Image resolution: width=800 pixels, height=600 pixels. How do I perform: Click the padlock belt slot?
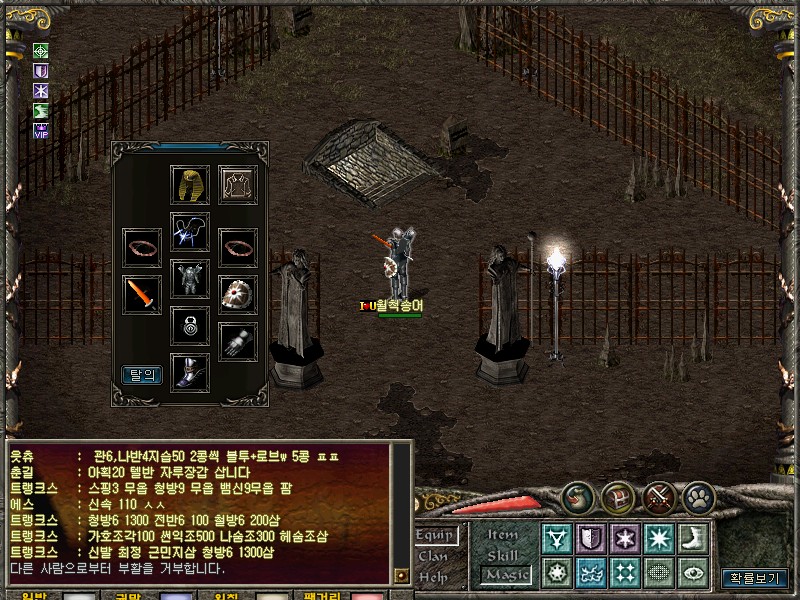(190, 325)
